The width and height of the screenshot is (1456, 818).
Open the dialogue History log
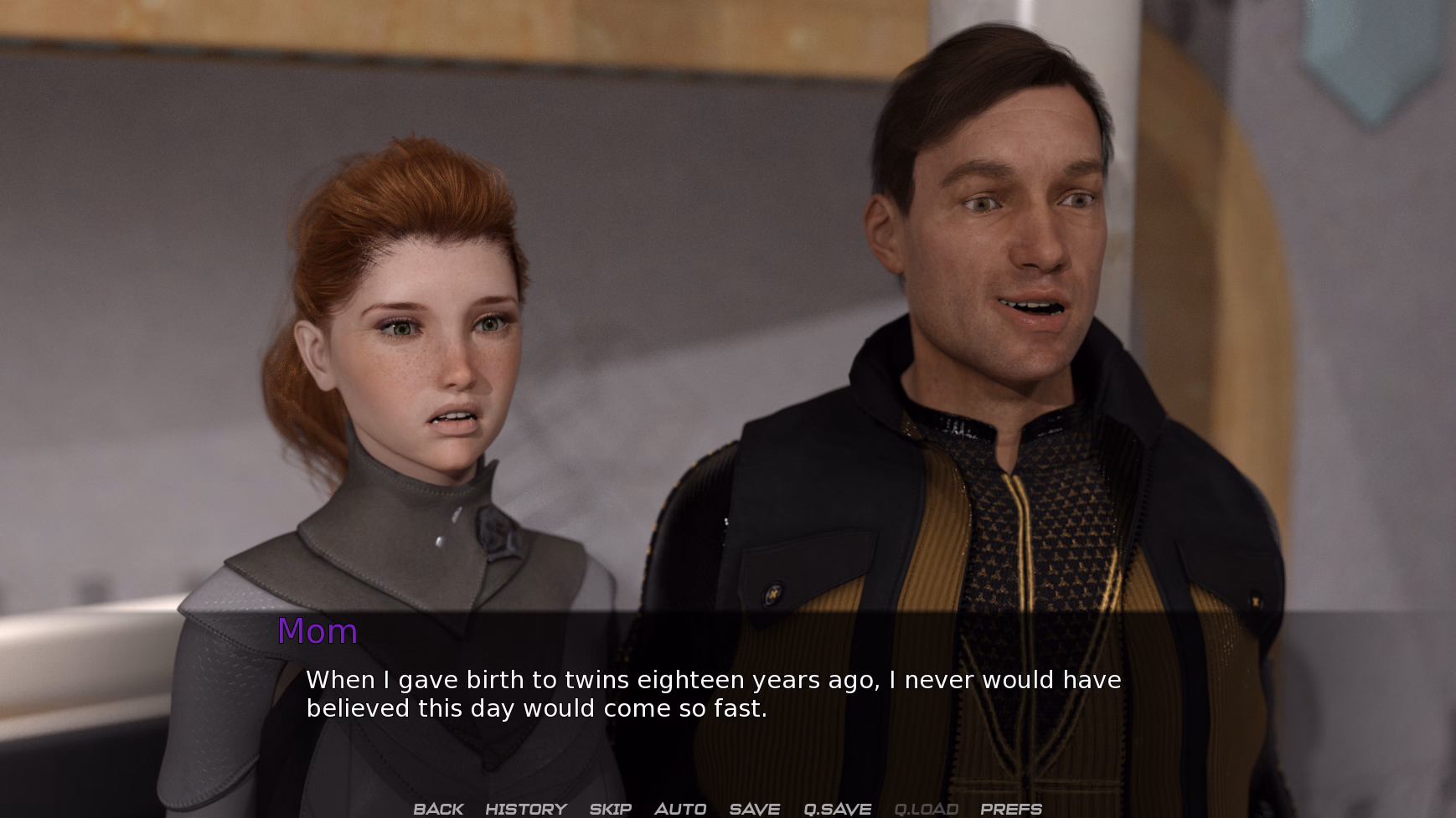click(x=526, y=809)
